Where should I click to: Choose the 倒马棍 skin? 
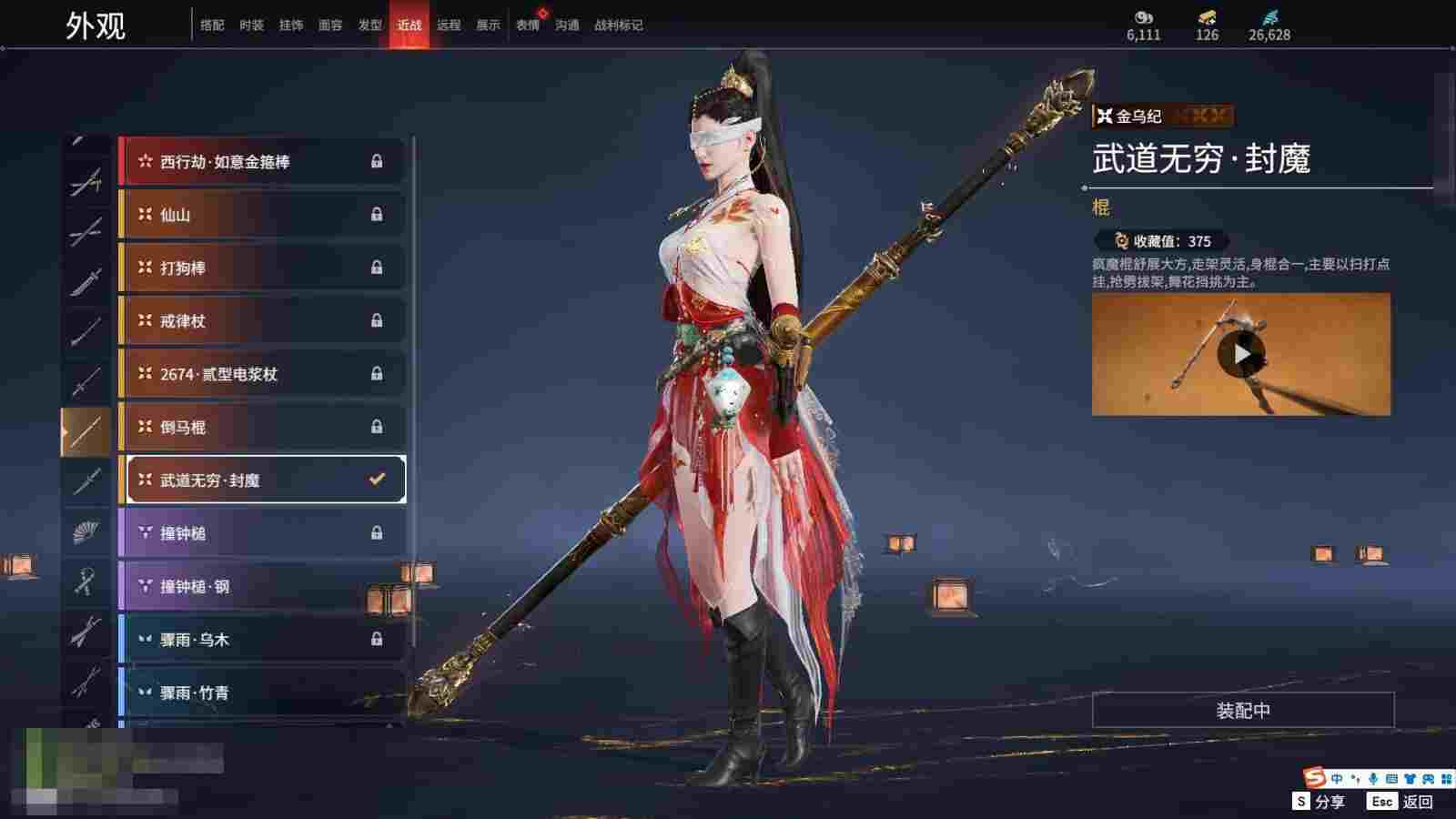(x=262, y=427)
